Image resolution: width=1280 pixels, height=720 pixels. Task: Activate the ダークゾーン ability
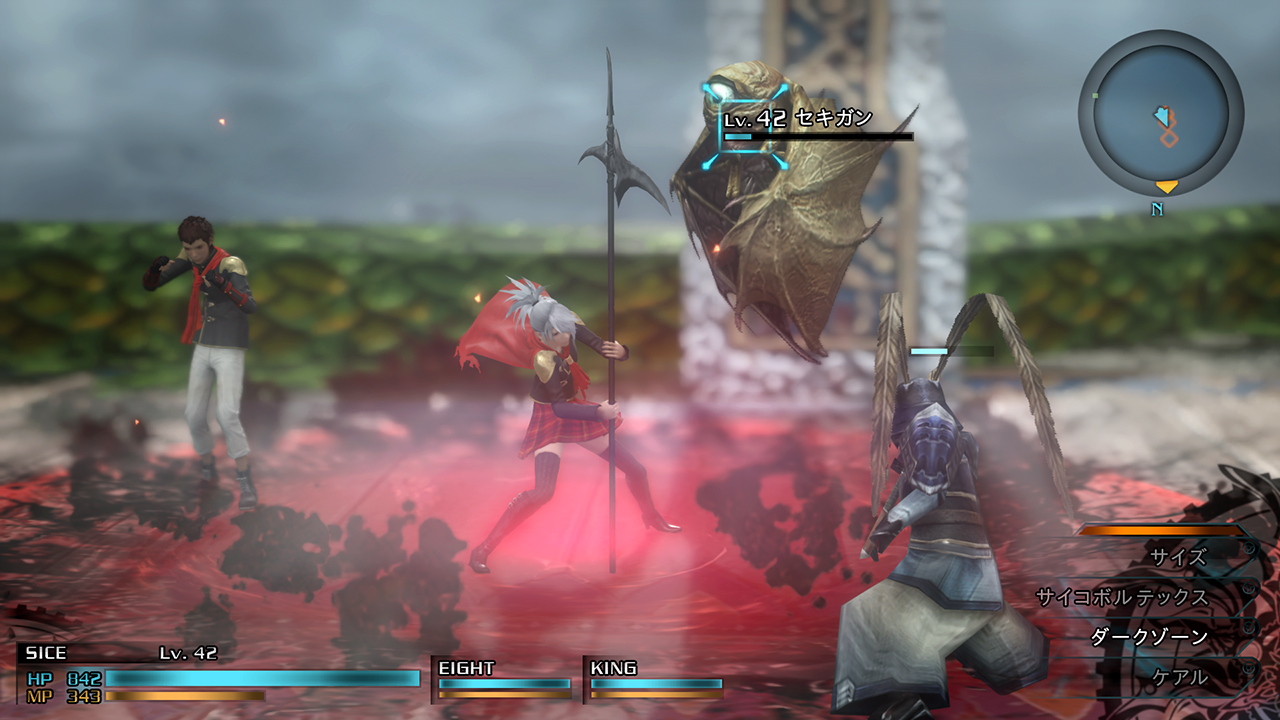coord(1149,637)
